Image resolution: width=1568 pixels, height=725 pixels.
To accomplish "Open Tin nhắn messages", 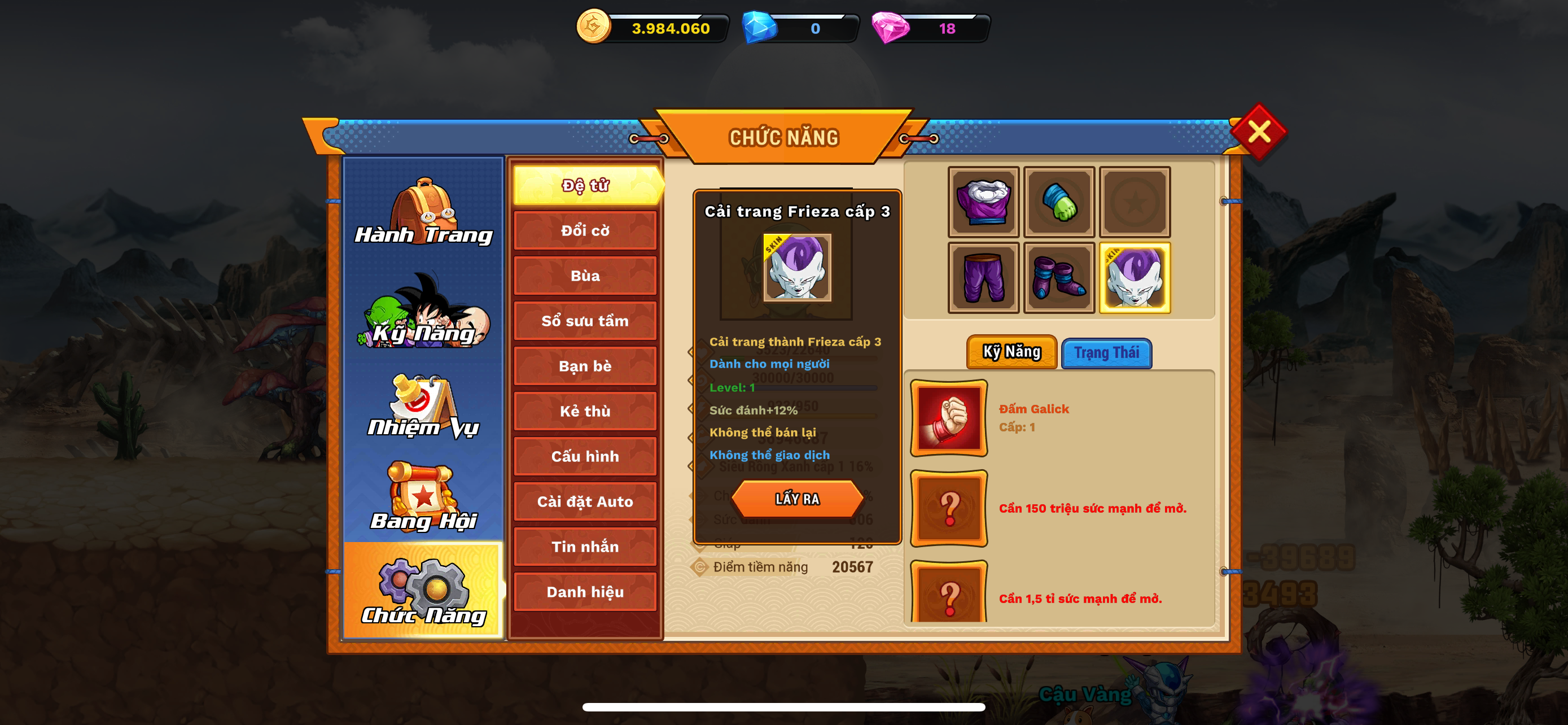I will pyautogui.click(x=585, y=547).
